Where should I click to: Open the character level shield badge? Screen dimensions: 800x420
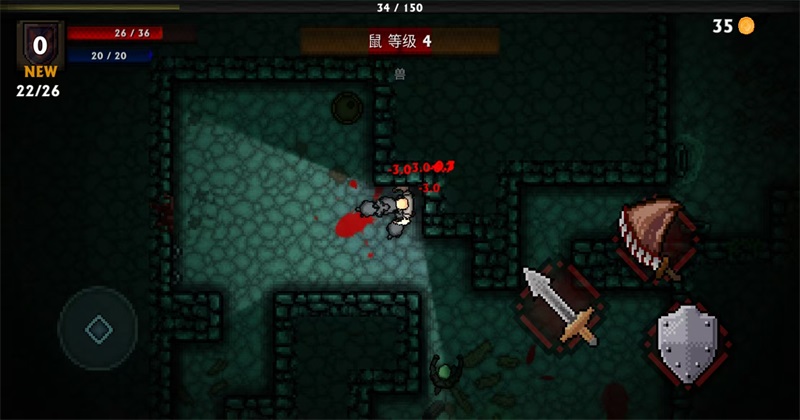point(40,44)
